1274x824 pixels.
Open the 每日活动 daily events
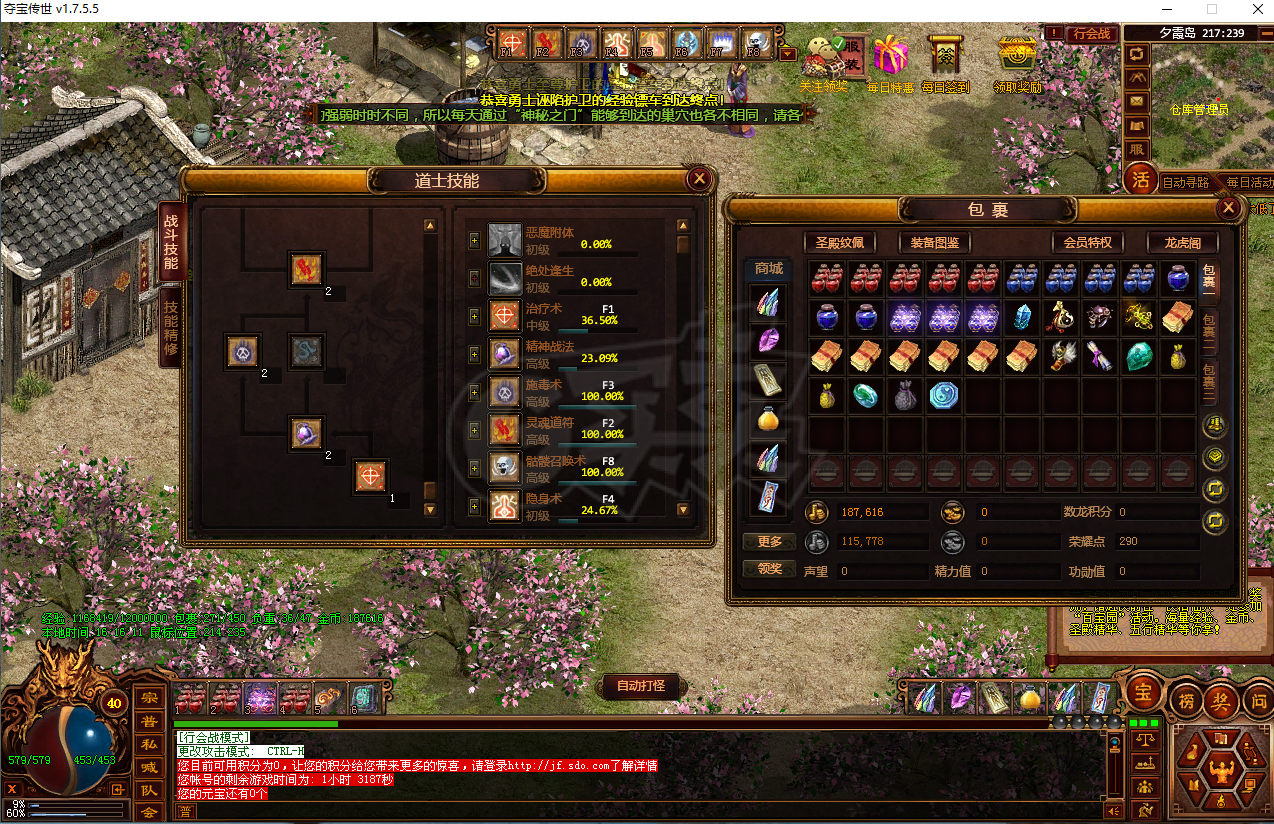(x=1249, y=183)
